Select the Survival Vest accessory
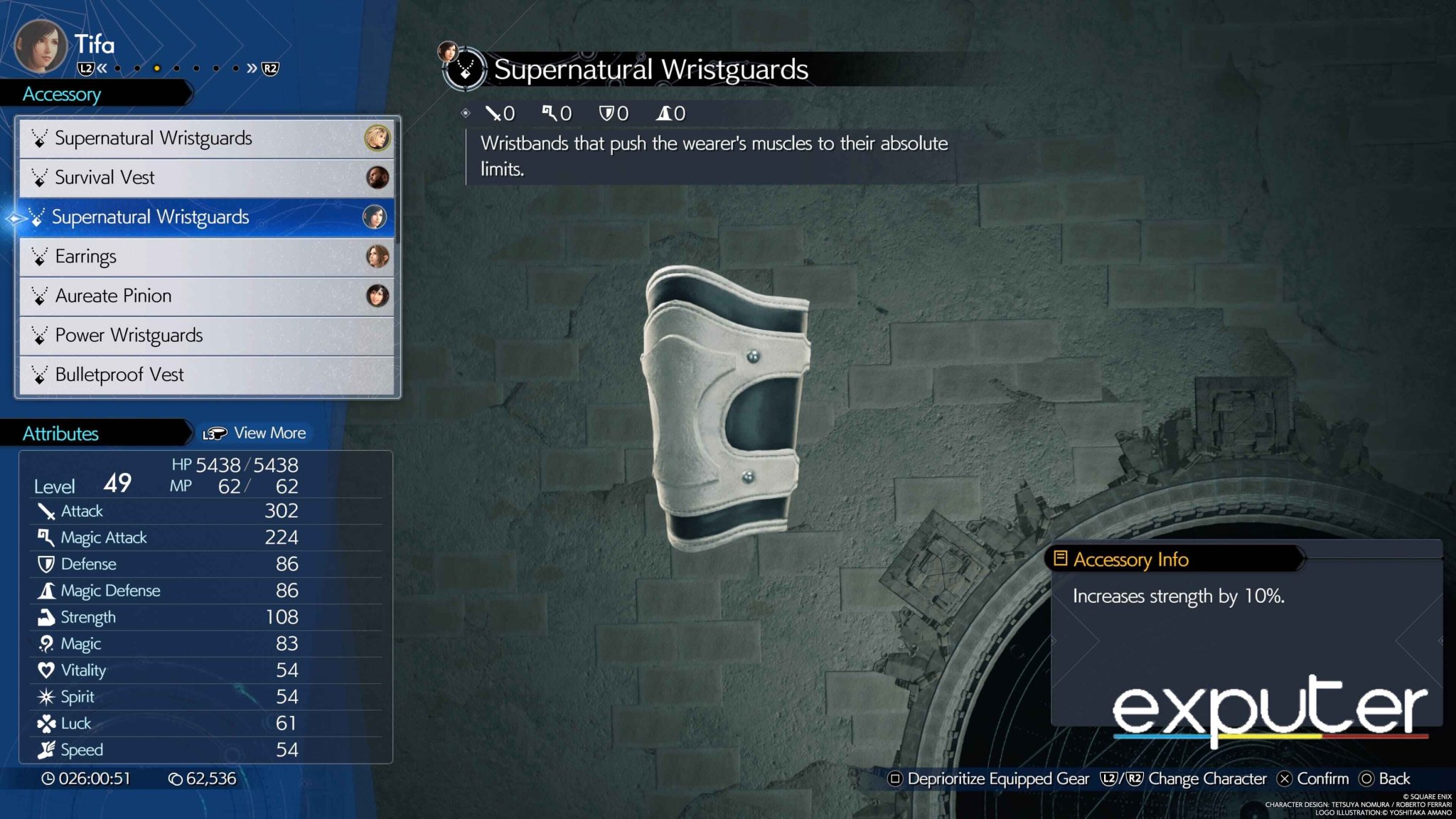The height and width of the screenshot is (819, 1456). click(206, 178)
